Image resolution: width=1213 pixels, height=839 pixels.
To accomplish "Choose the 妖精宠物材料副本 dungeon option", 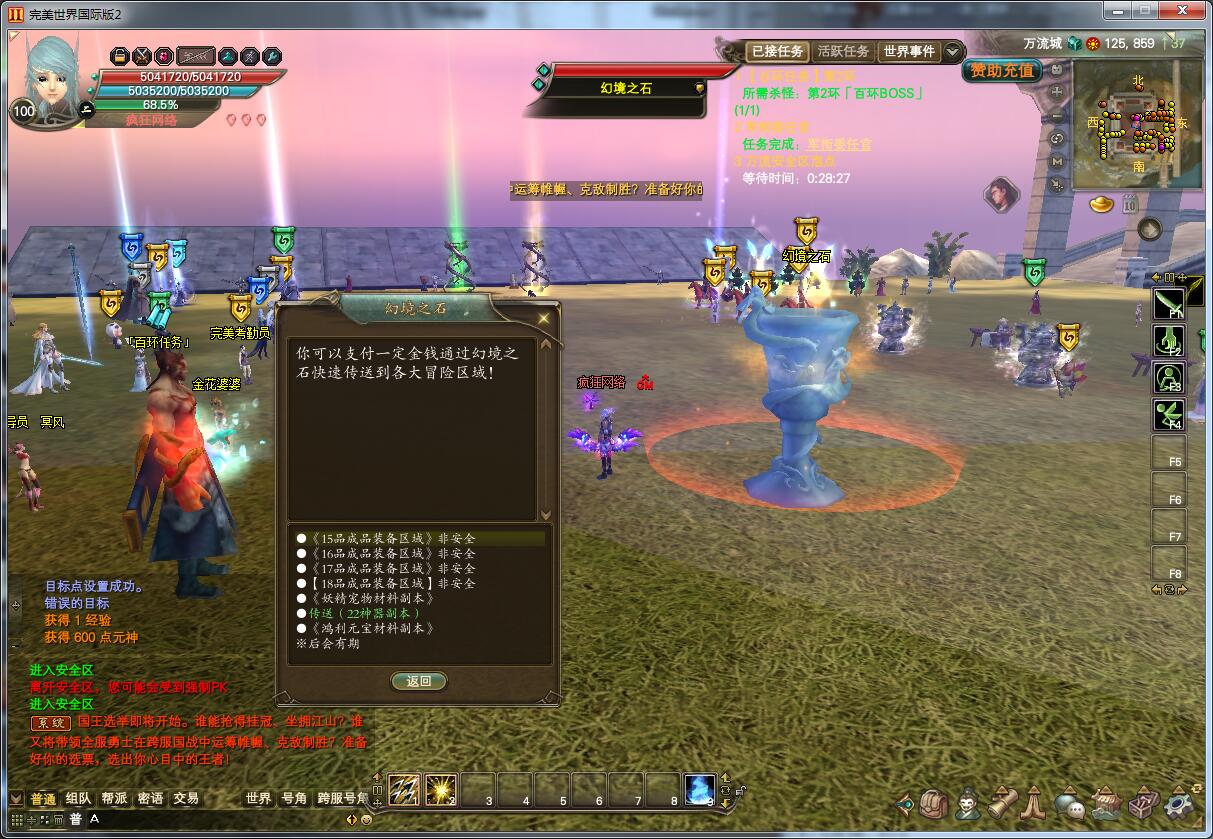I will click(368, 598).
